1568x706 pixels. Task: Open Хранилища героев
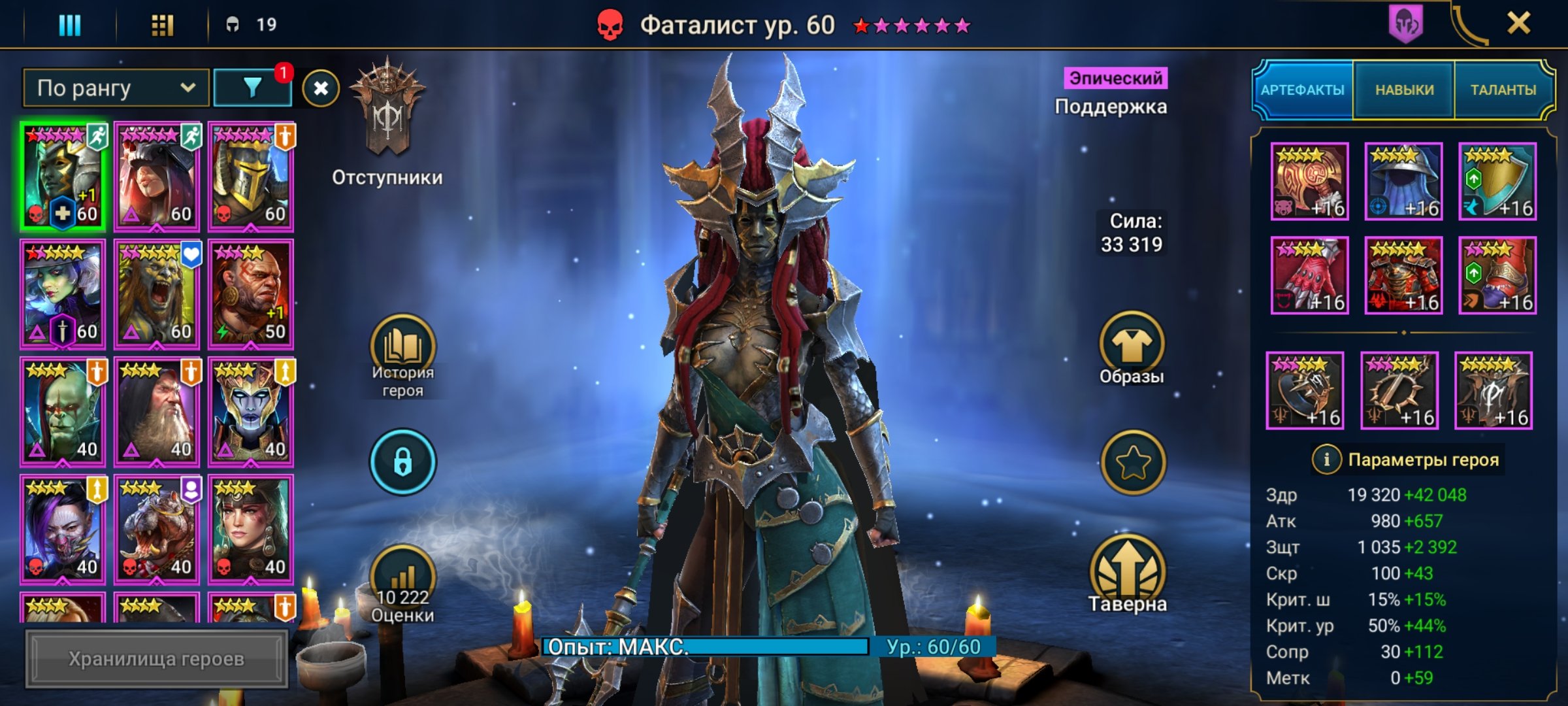tap(156, 659)
